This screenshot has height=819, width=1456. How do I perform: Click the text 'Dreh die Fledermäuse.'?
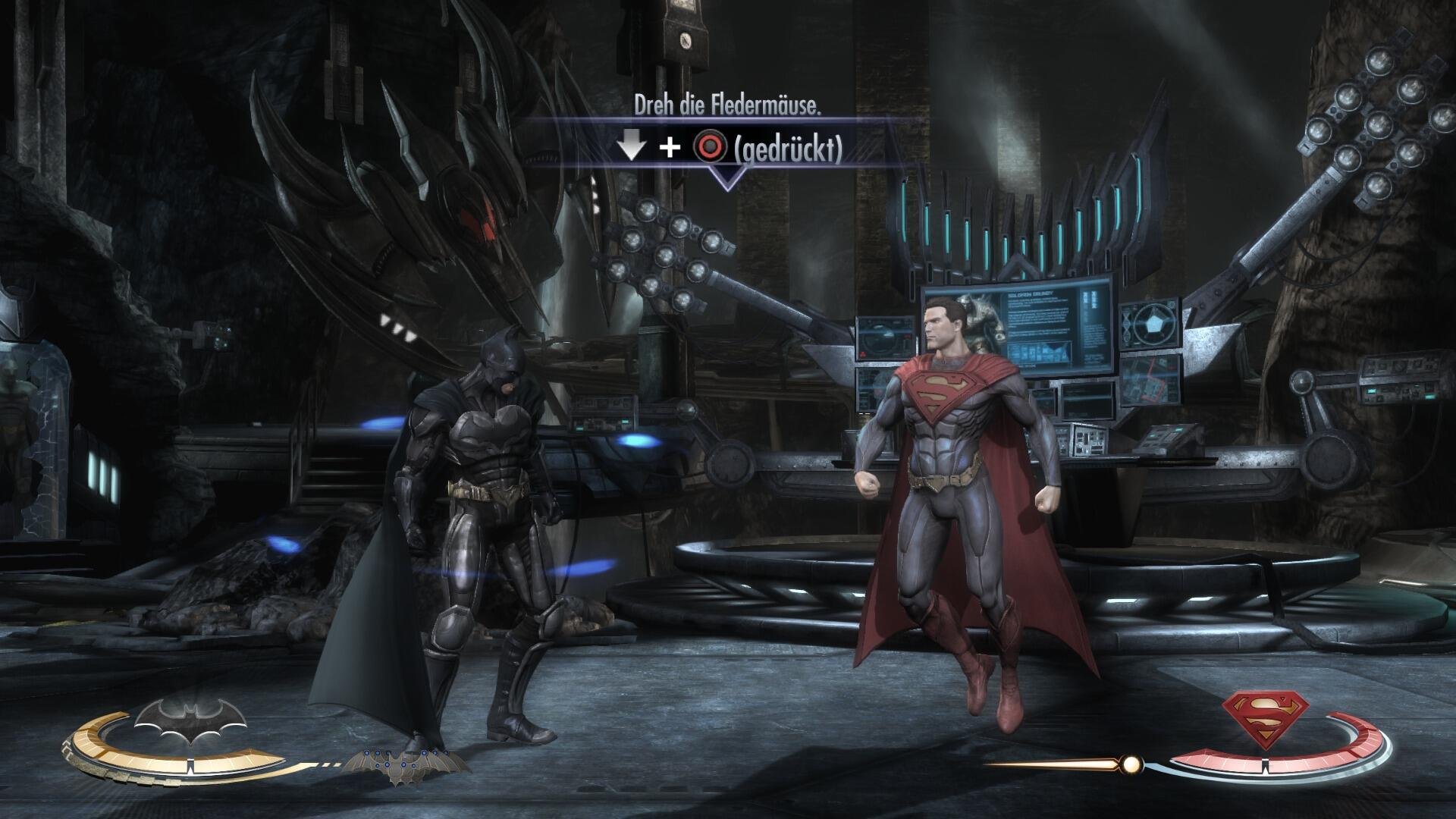point(730,105)
